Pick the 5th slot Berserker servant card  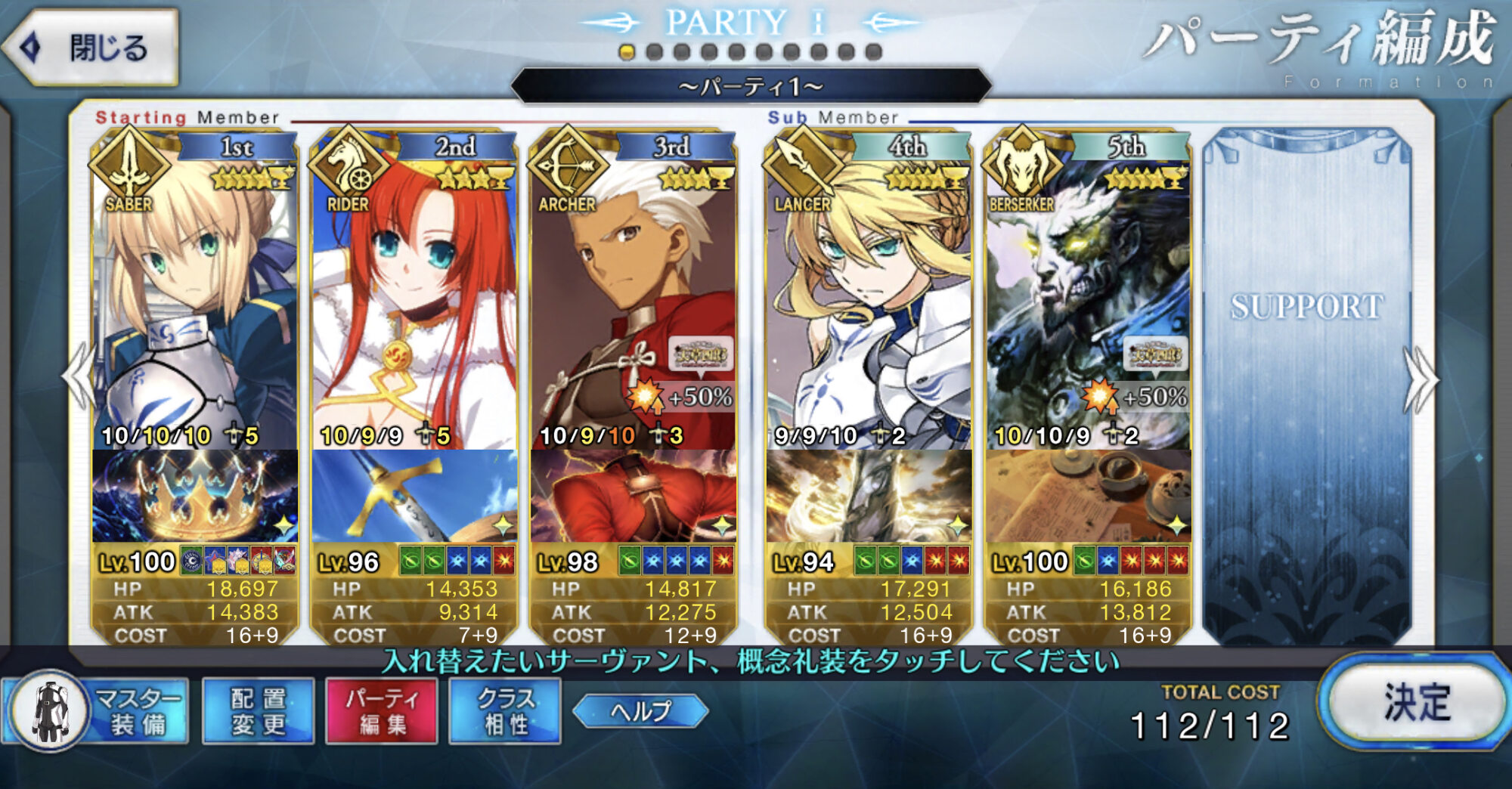click(1087, 302)
